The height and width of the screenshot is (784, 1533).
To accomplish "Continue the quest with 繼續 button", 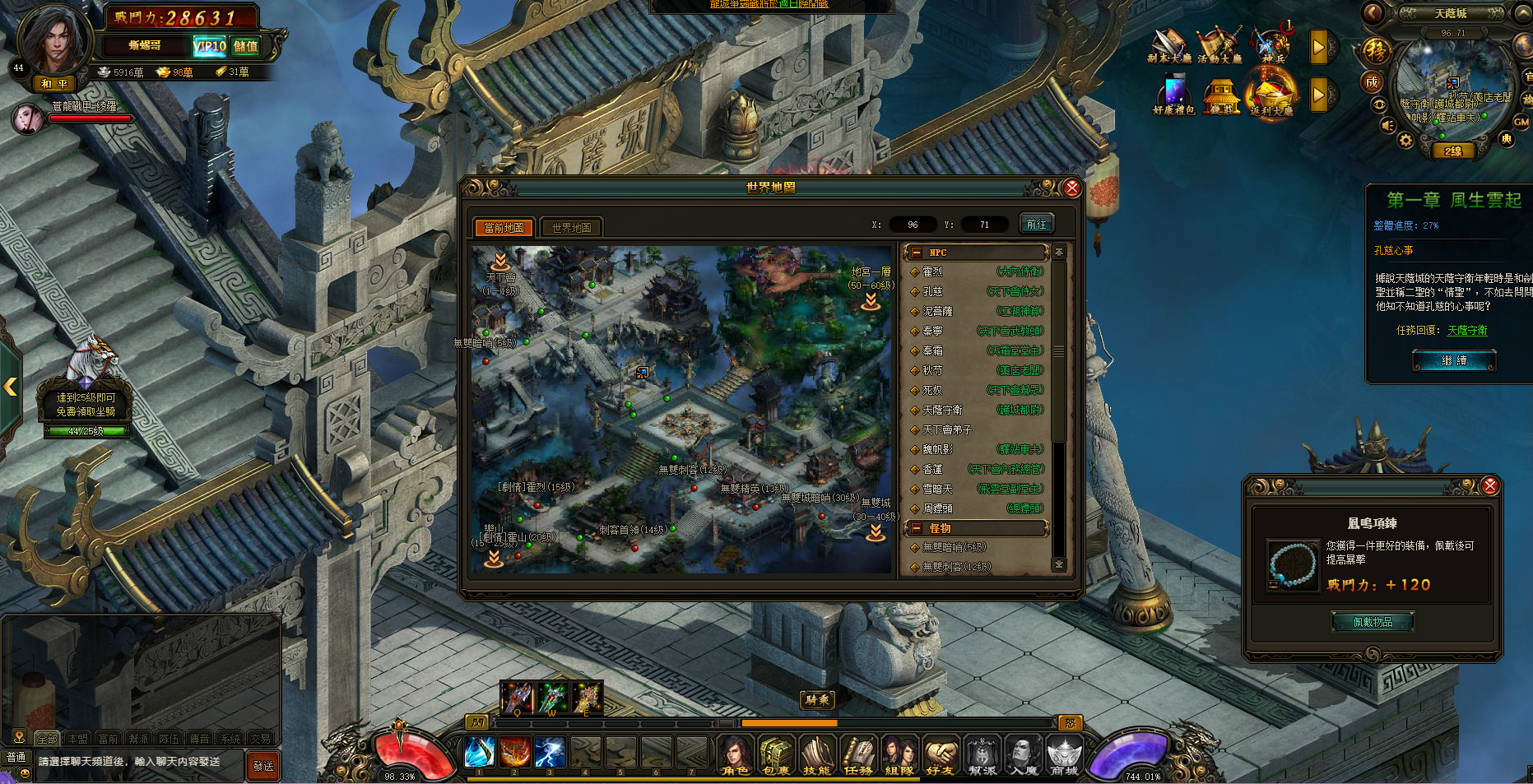I will (x=1454, y=360).
